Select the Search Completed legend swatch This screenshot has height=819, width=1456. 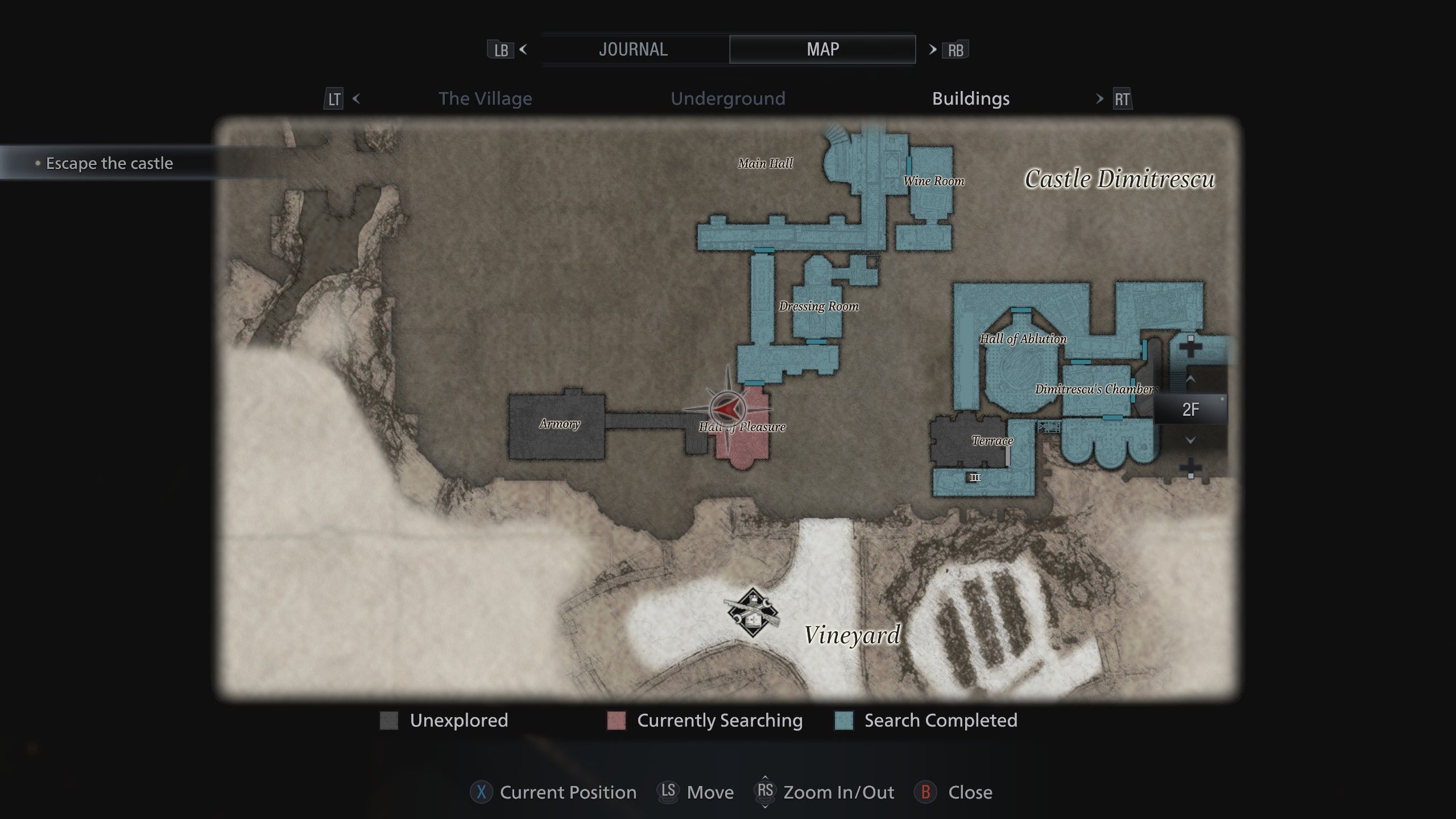(x=845, y=721)
